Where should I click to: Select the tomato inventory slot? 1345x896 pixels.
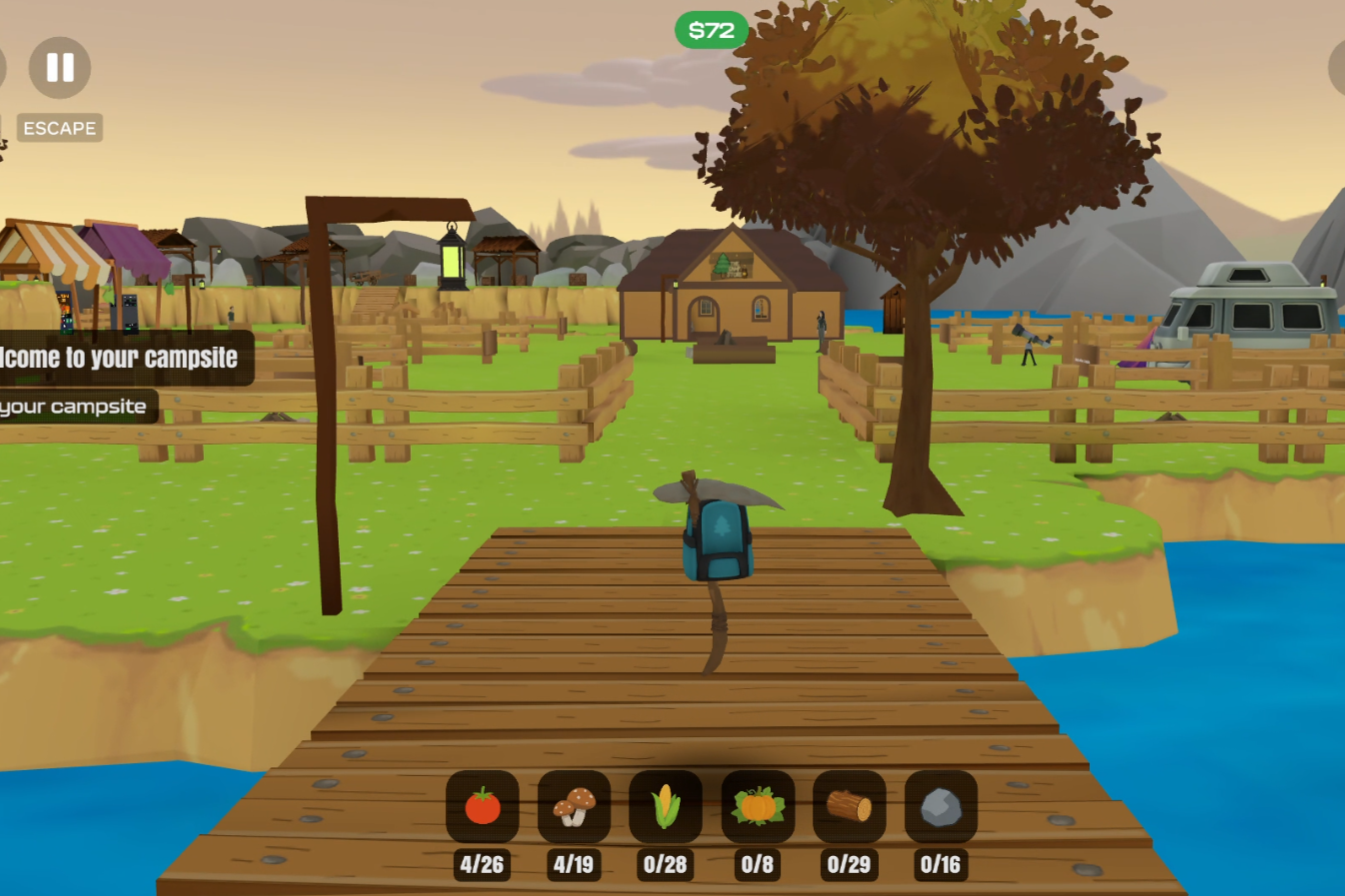pyautogui.click(x=482, y=806)
